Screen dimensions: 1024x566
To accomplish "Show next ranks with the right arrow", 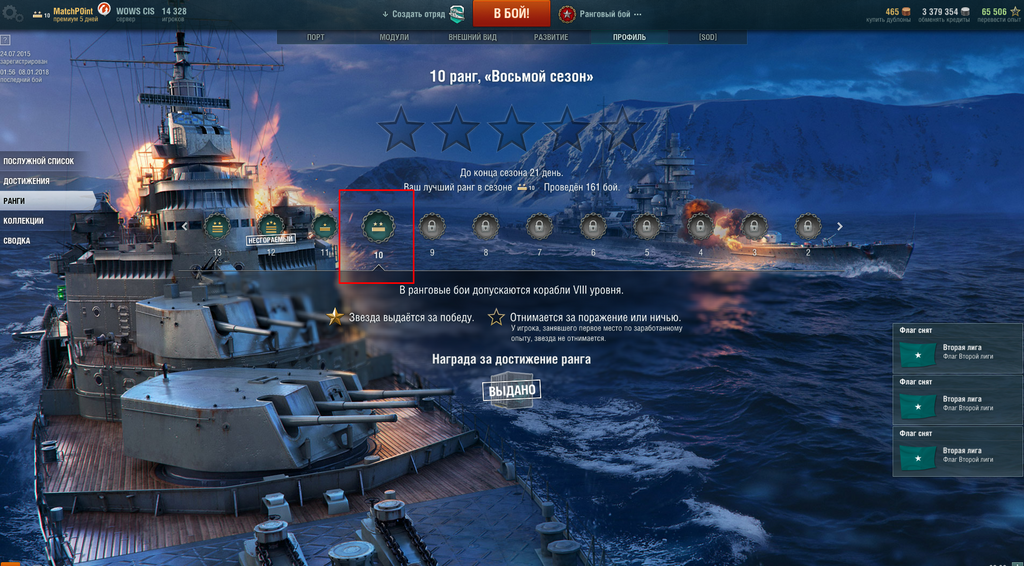I will [839, 226].
